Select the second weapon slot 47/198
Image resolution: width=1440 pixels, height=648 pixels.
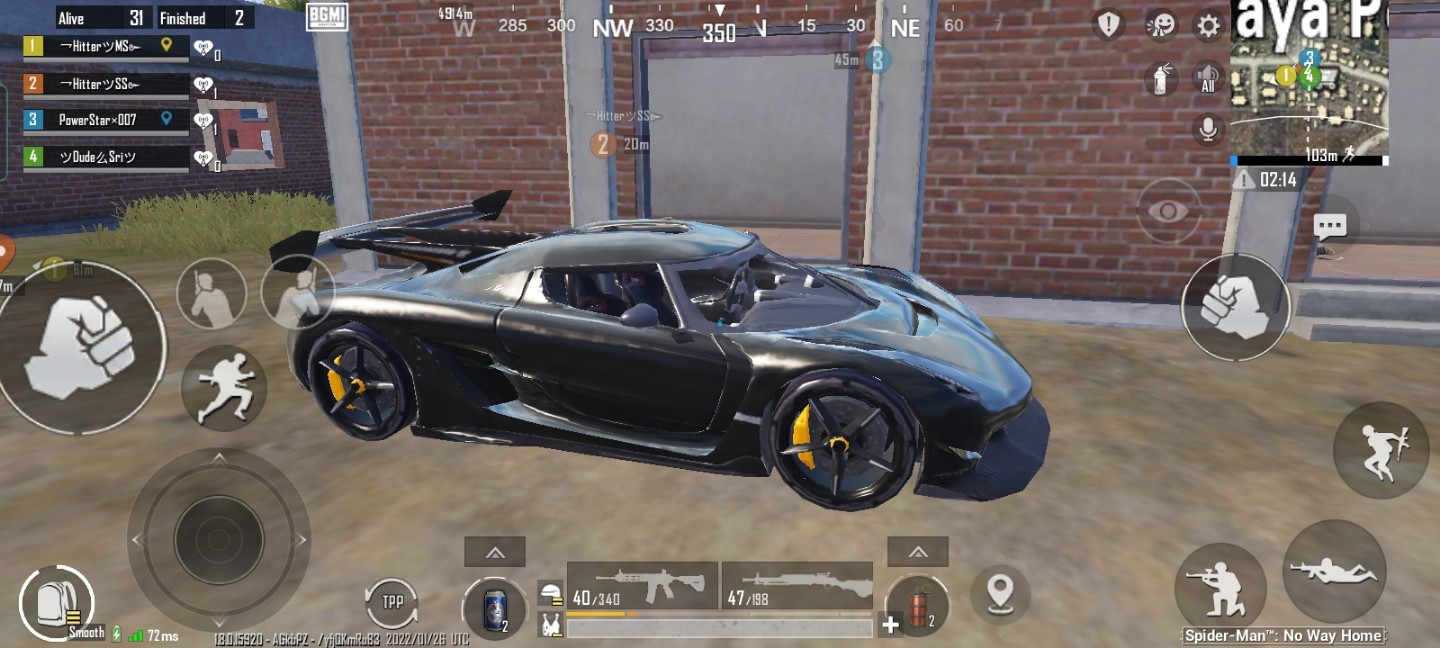coord(797,585)
